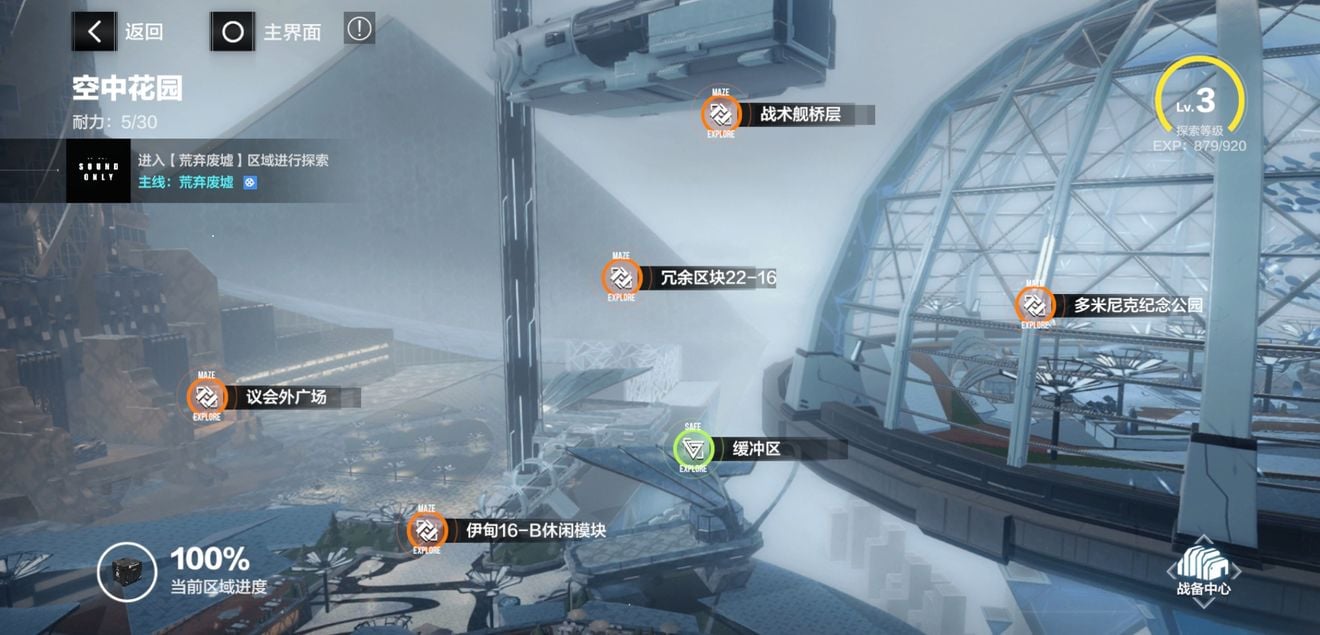Select the 缓冲区 safe zone marker
The height and width of the screenshot is (635, 1320).
coord(694,449)
